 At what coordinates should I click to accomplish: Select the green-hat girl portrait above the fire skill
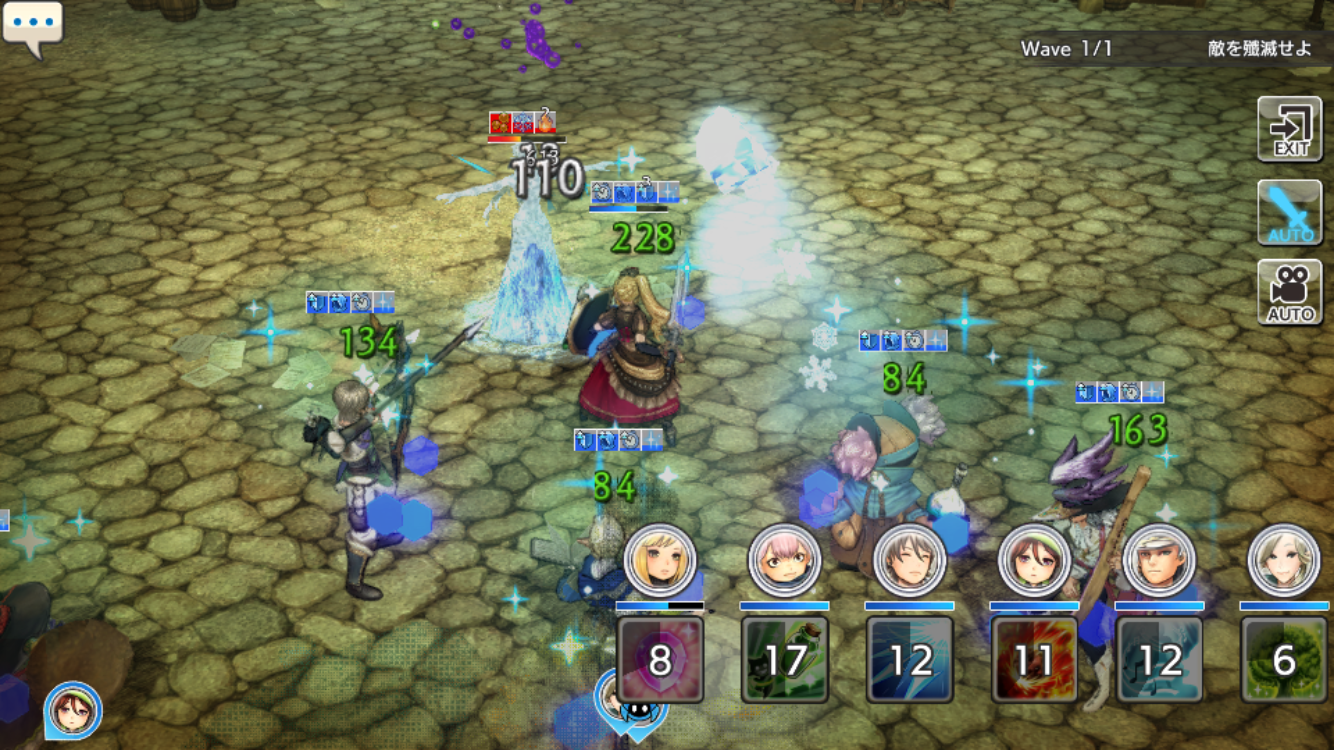1035,560
